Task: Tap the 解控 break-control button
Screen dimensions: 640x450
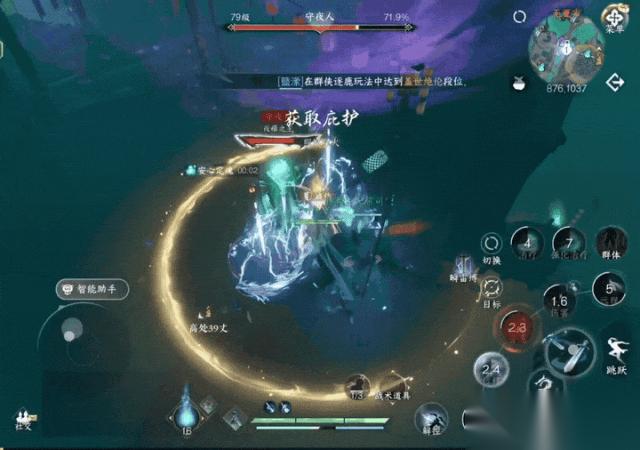Action: pos(432,419)
